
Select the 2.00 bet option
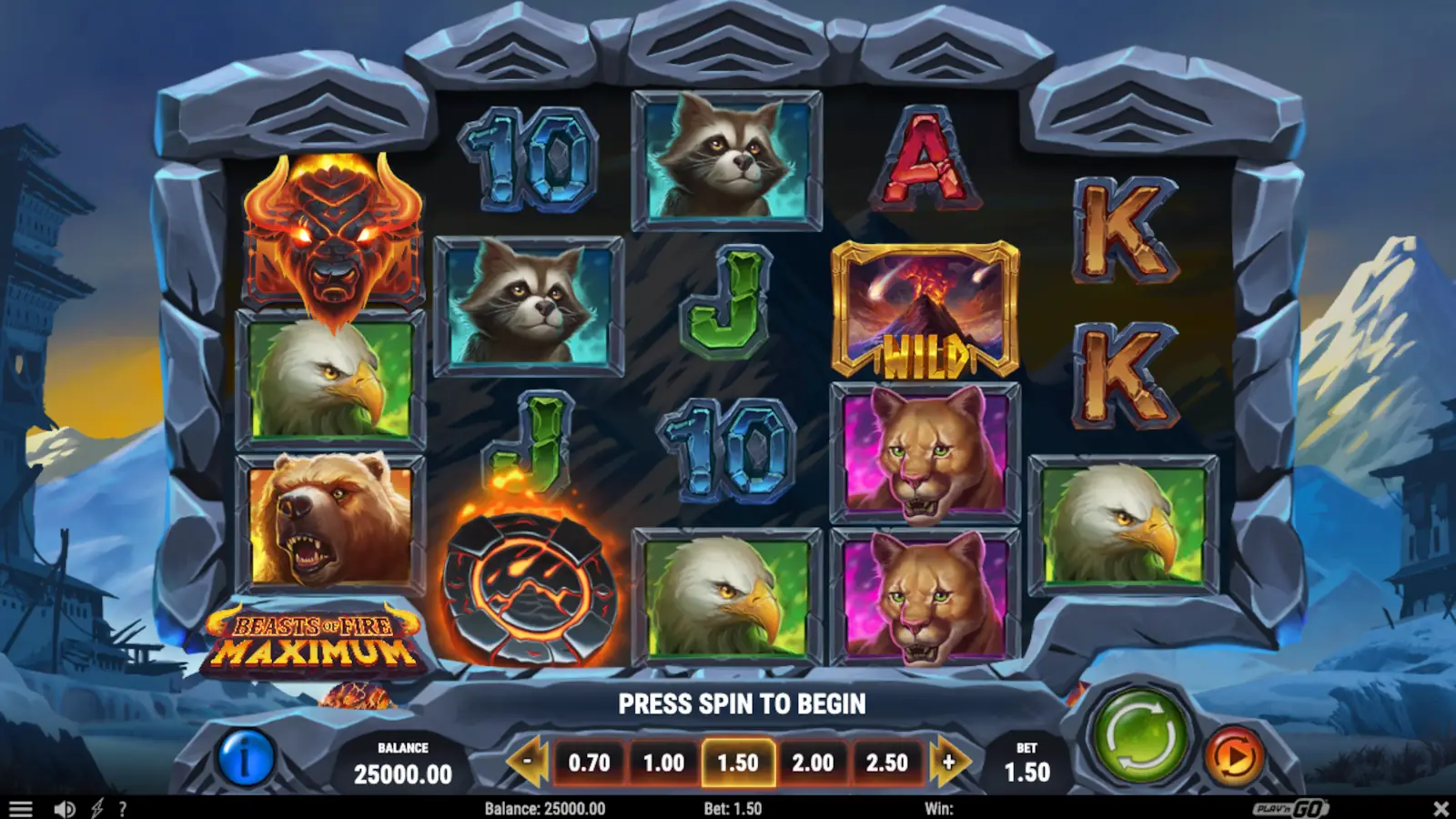tap(814, 764)
